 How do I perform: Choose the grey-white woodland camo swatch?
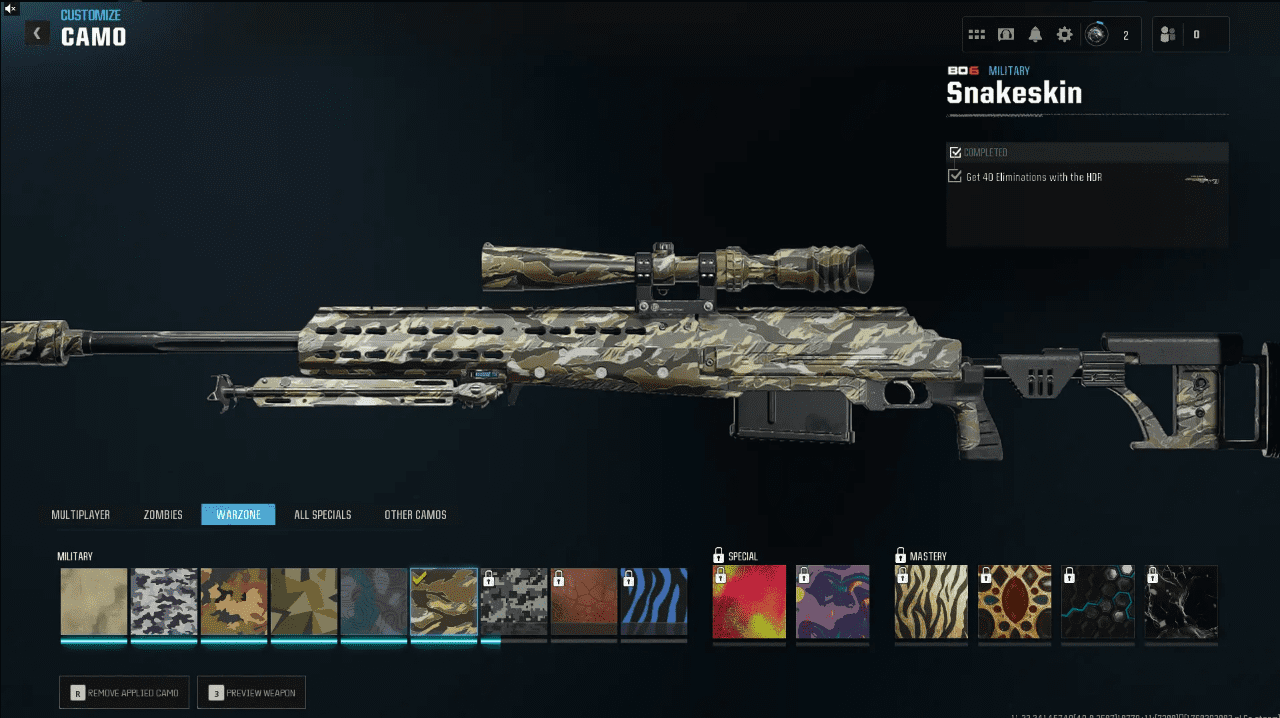(x=164, y=602)
